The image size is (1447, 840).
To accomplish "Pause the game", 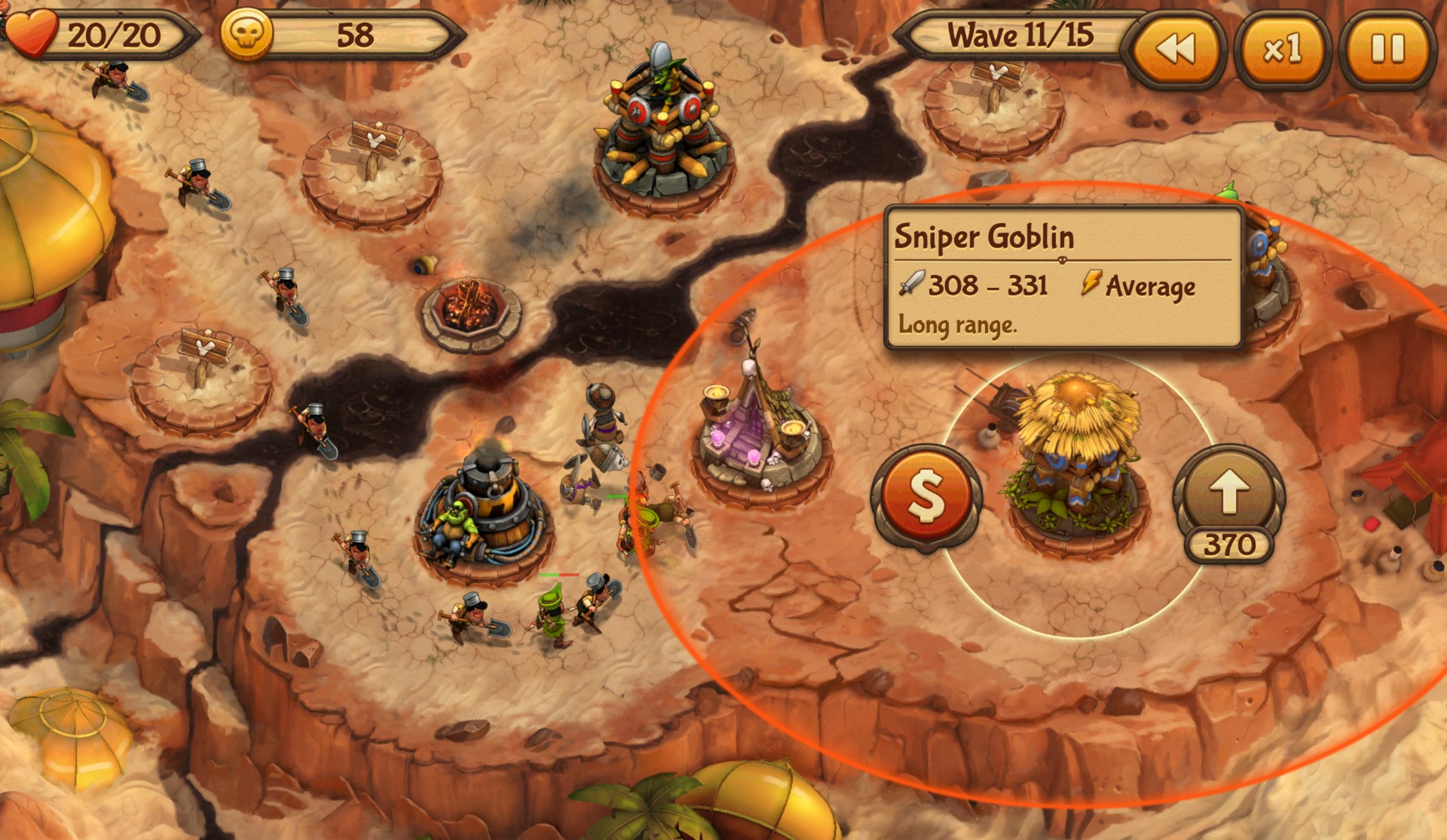I will tap(1387, 50).
